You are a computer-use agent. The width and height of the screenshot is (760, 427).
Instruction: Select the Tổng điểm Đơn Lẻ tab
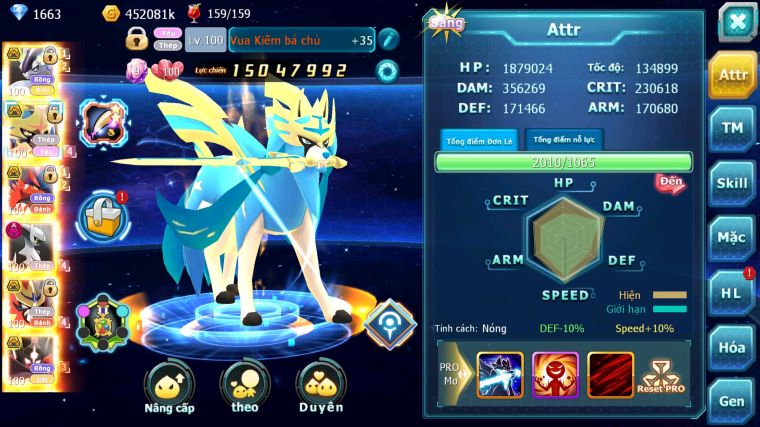pos(478,140)
